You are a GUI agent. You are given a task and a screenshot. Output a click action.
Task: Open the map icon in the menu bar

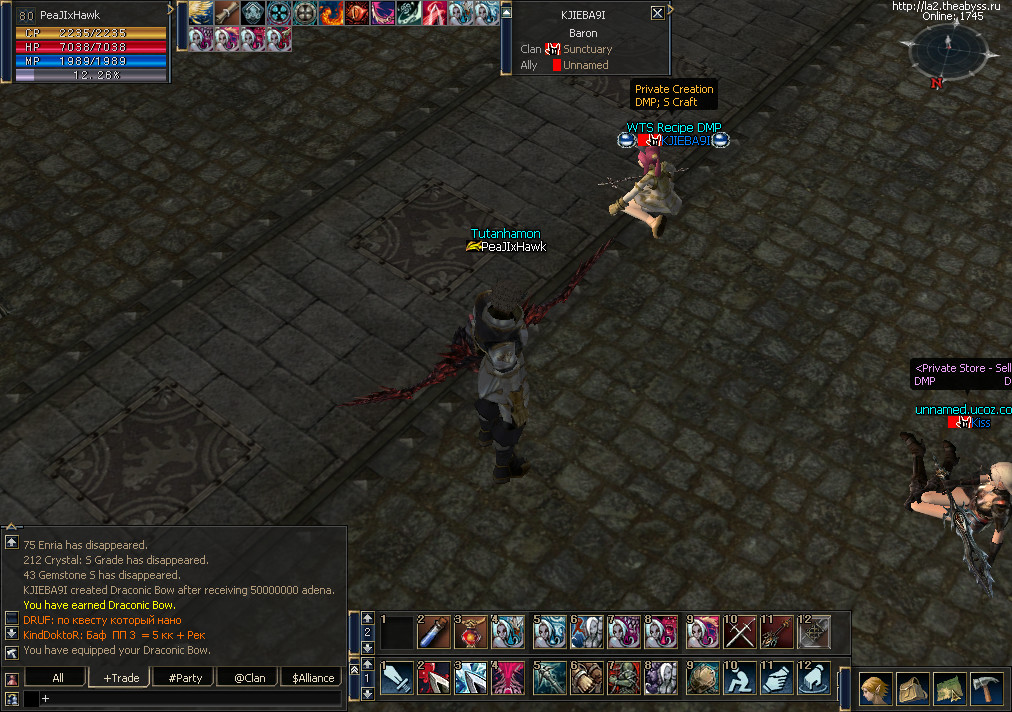click(x=947, y=688)
